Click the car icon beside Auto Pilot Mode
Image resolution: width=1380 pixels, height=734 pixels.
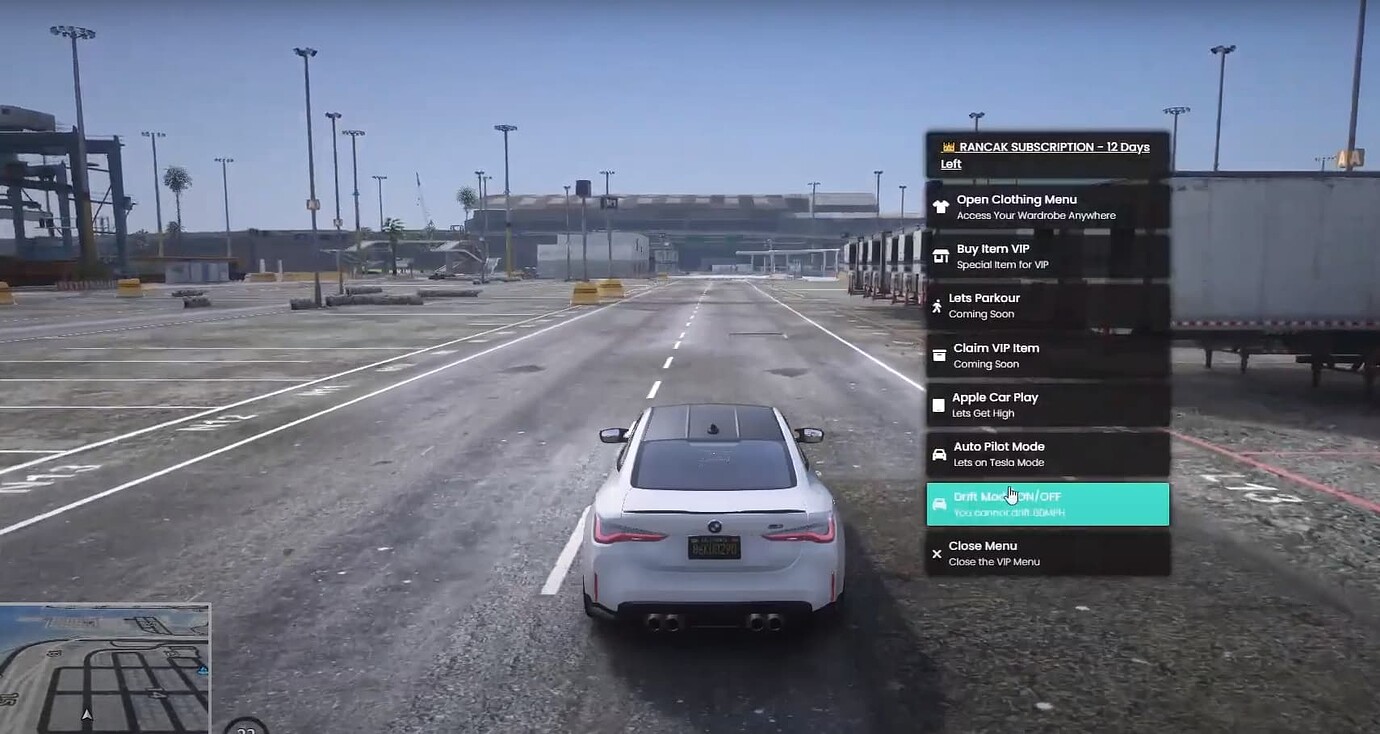click(938, 453)
